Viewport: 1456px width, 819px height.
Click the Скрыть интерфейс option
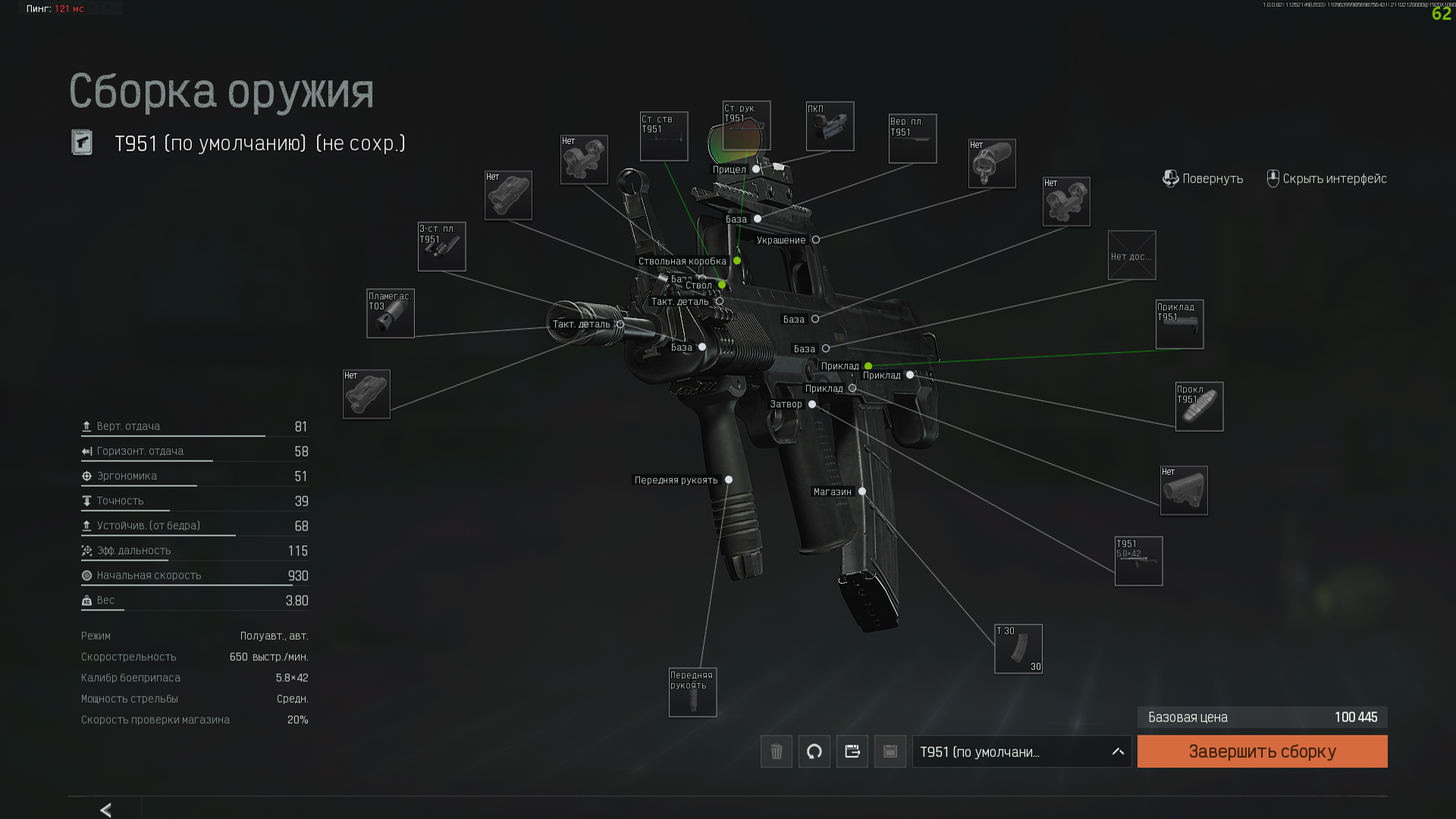1326,179
